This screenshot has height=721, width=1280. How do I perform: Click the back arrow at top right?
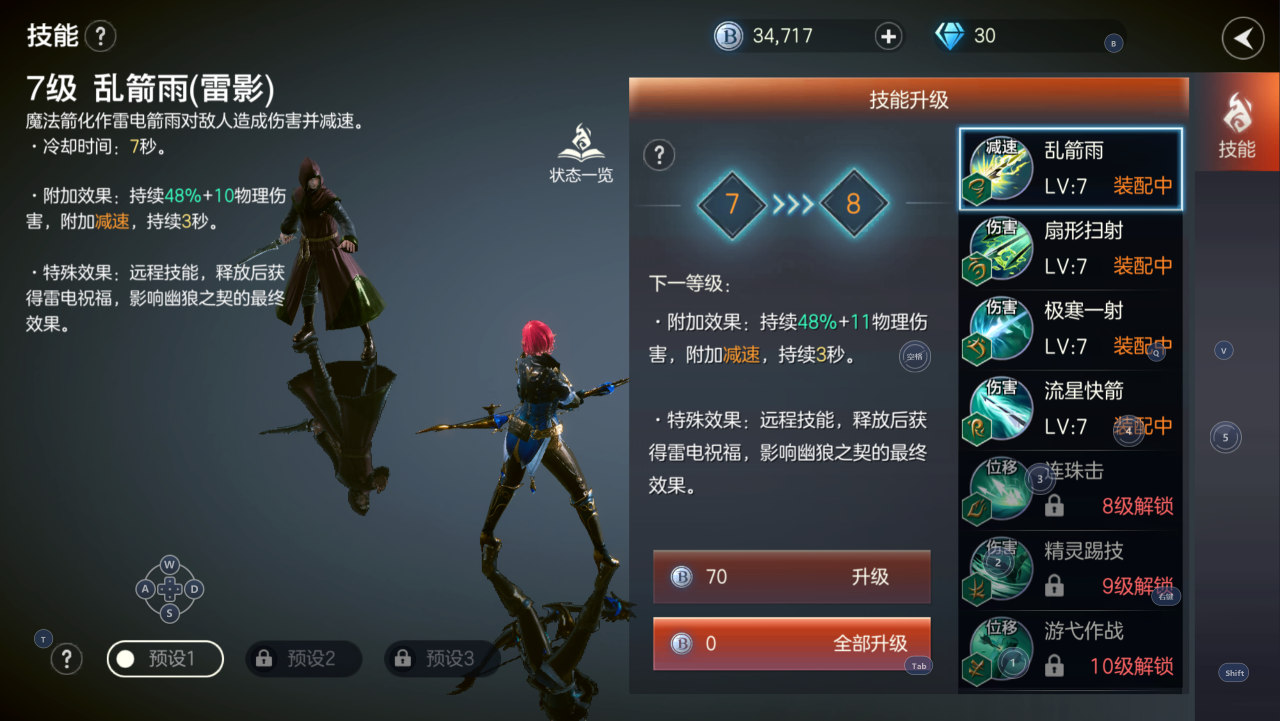(x=1243, y=38)
